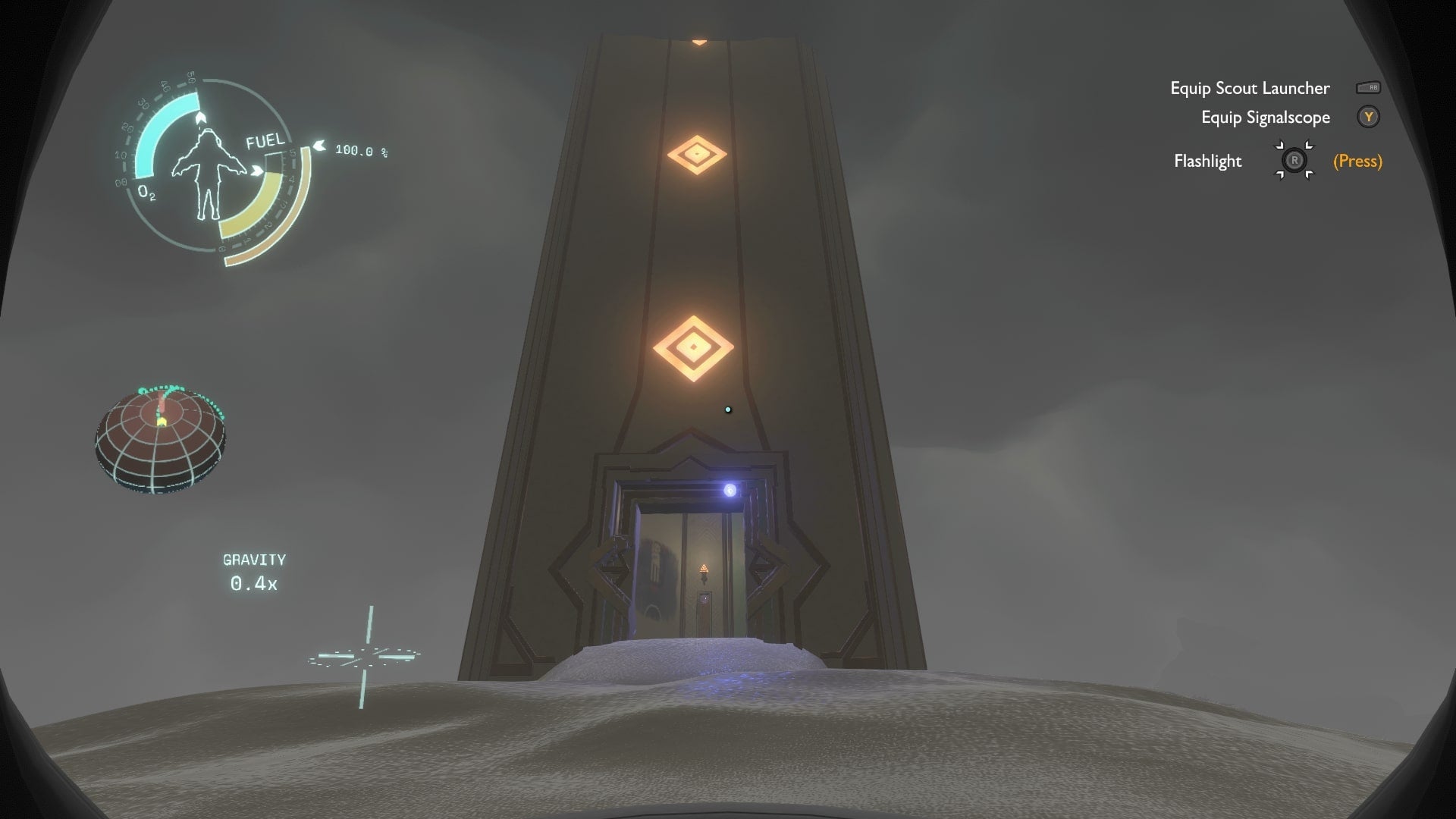
Task: Click the Equip Signalscope text
Action: point(1265,118)
